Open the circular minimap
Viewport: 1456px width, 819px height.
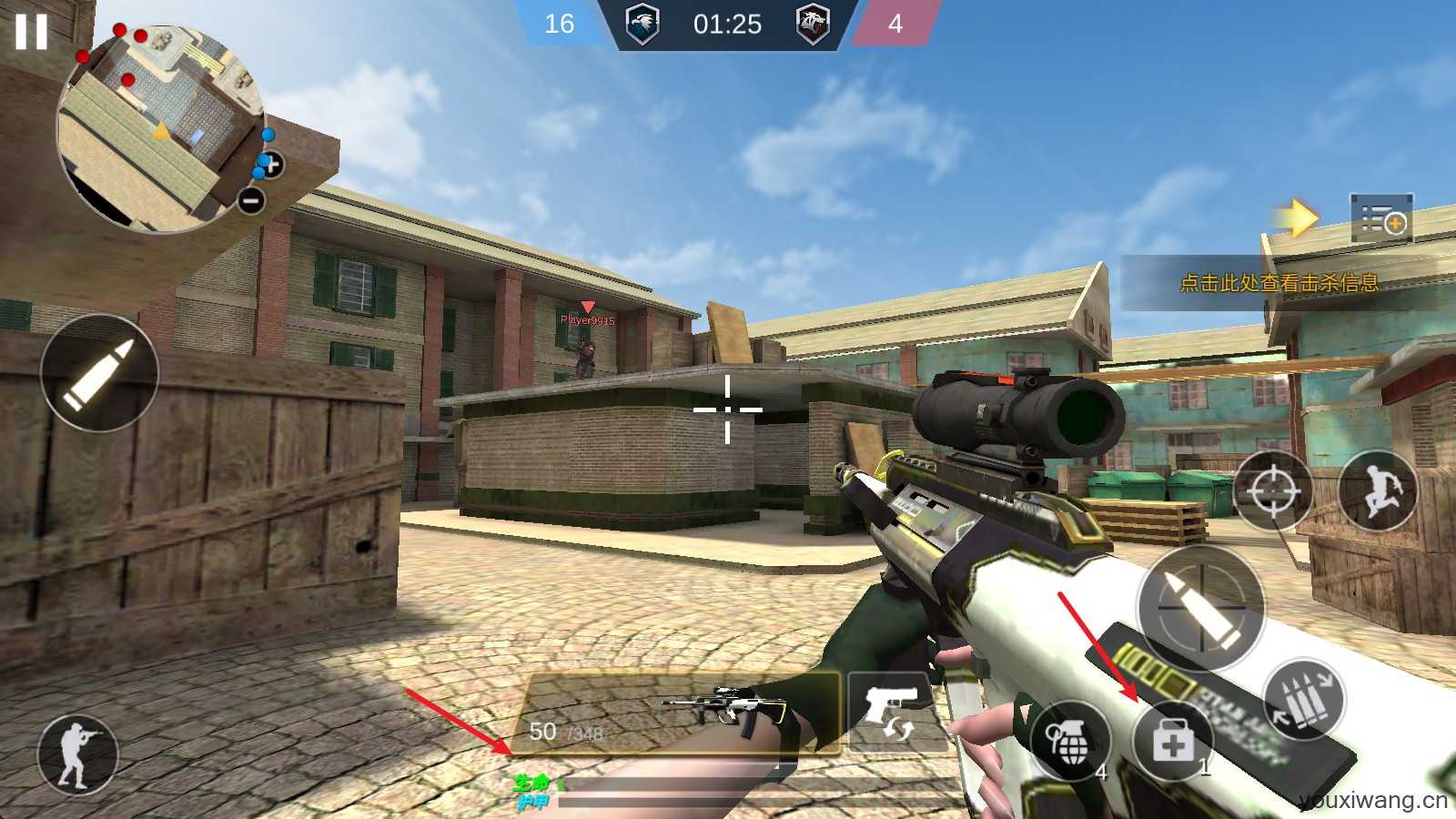click(x=159, y=127)
